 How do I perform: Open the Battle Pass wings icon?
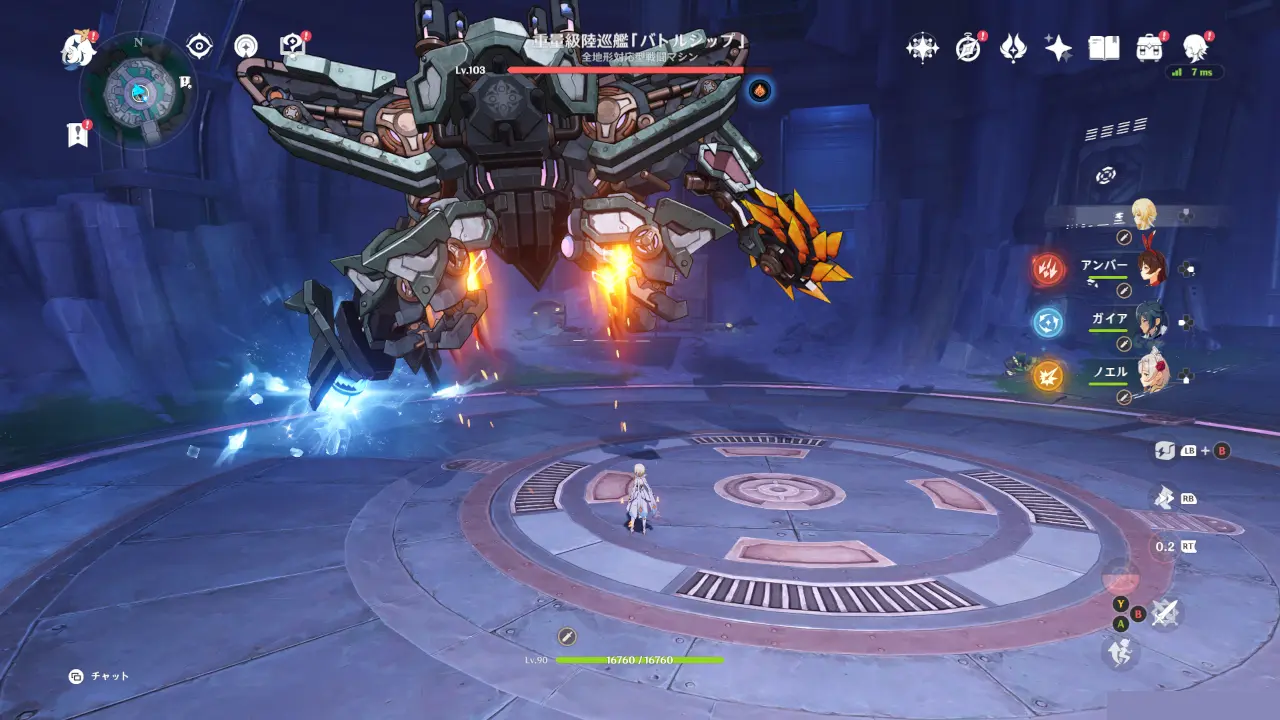point(1013,47)
